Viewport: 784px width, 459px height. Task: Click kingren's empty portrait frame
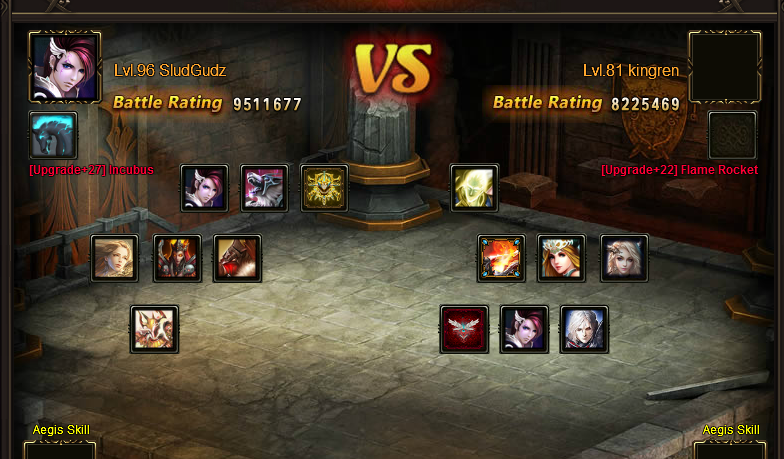(725, 67)
